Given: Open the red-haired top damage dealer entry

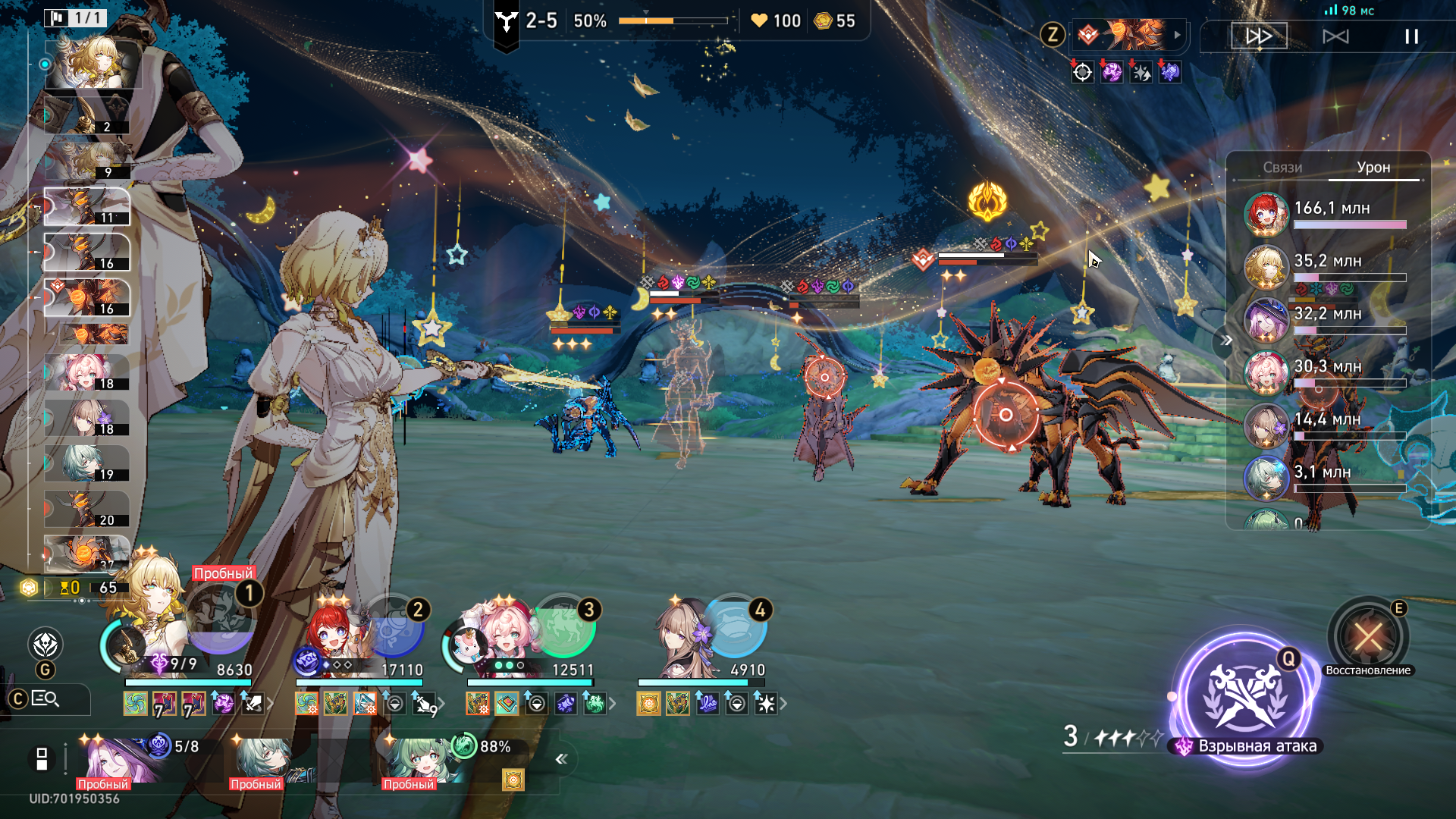Looking at the screenshot, I should point(1266,214).
